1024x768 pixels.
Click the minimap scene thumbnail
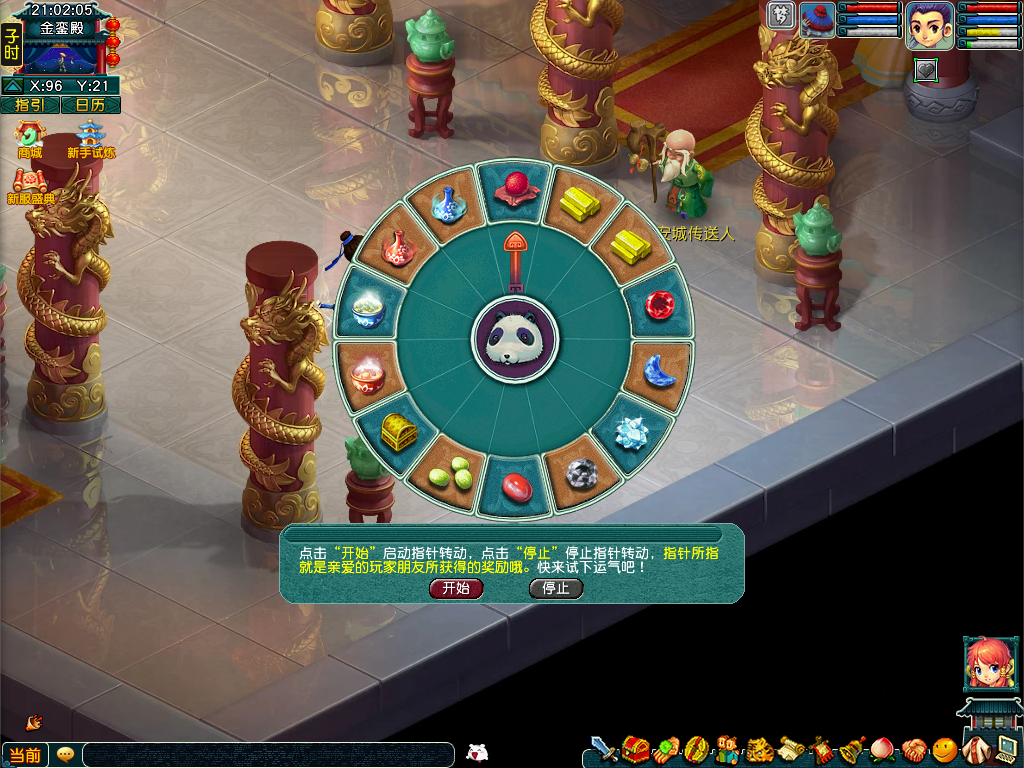pyautogui.click(x=63, y=57)
